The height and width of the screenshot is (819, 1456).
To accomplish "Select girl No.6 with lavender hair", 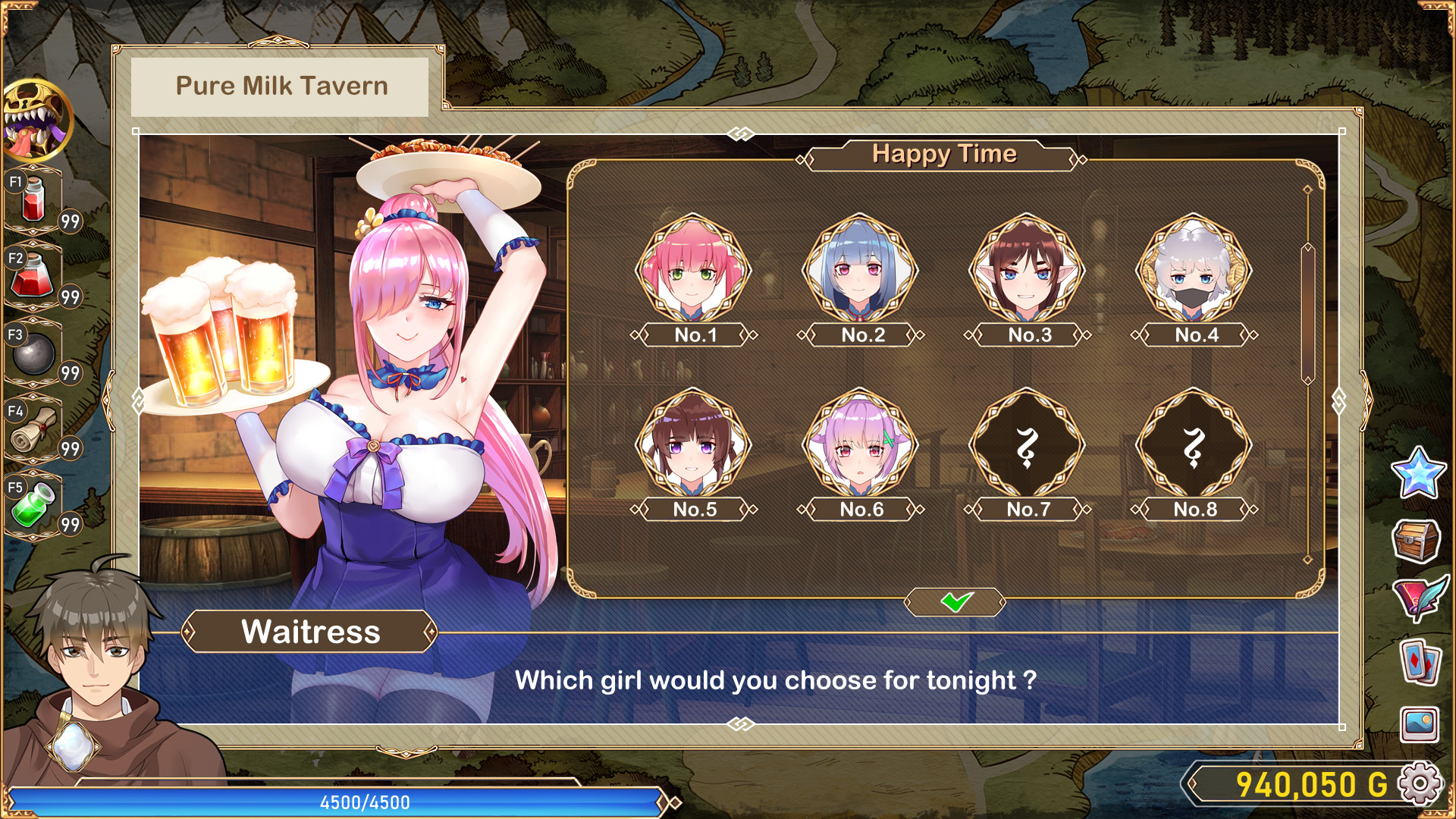I will [860, 445].
